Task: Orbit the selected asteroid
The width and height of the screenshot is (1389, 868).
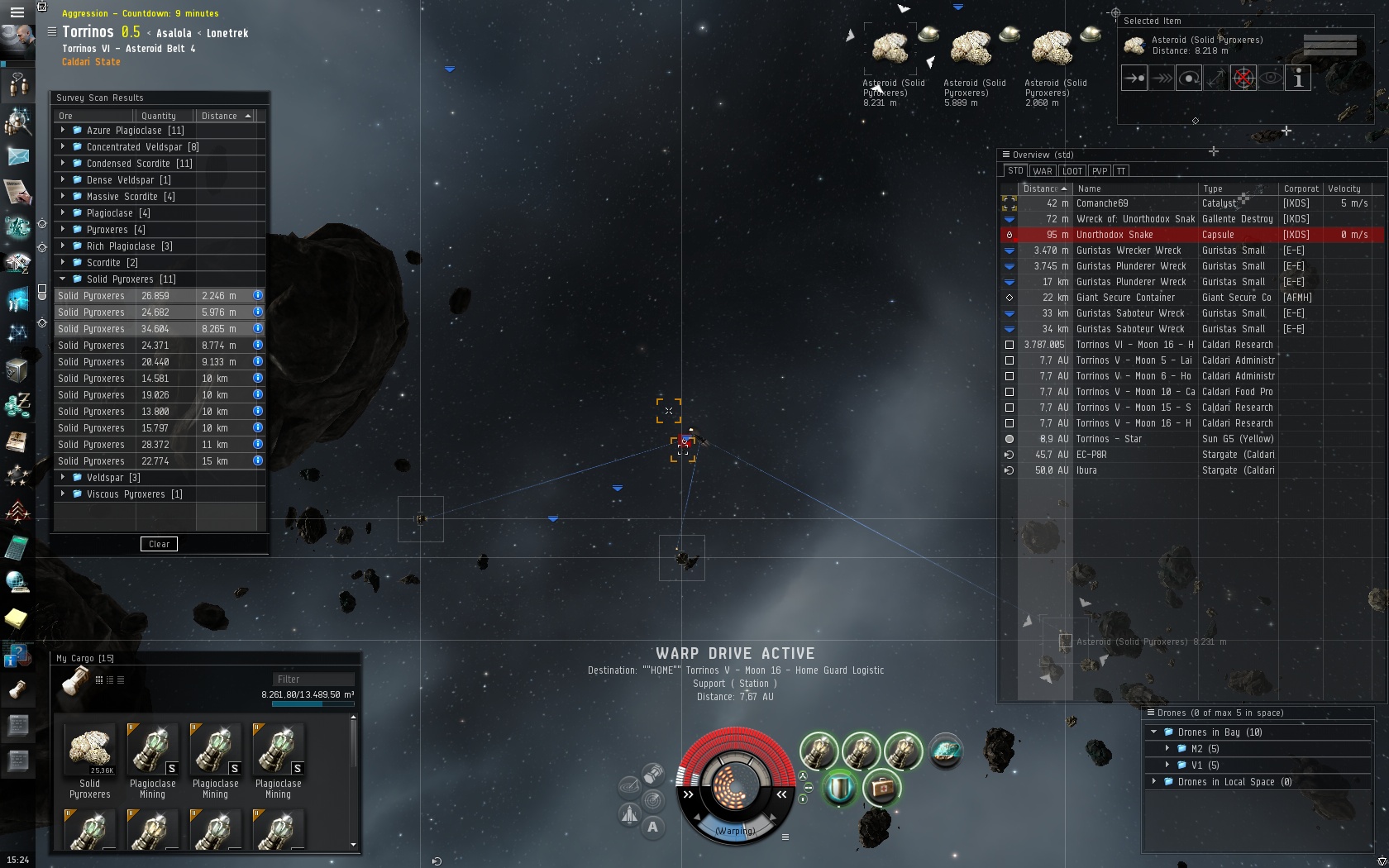Action: (1189, 79)
